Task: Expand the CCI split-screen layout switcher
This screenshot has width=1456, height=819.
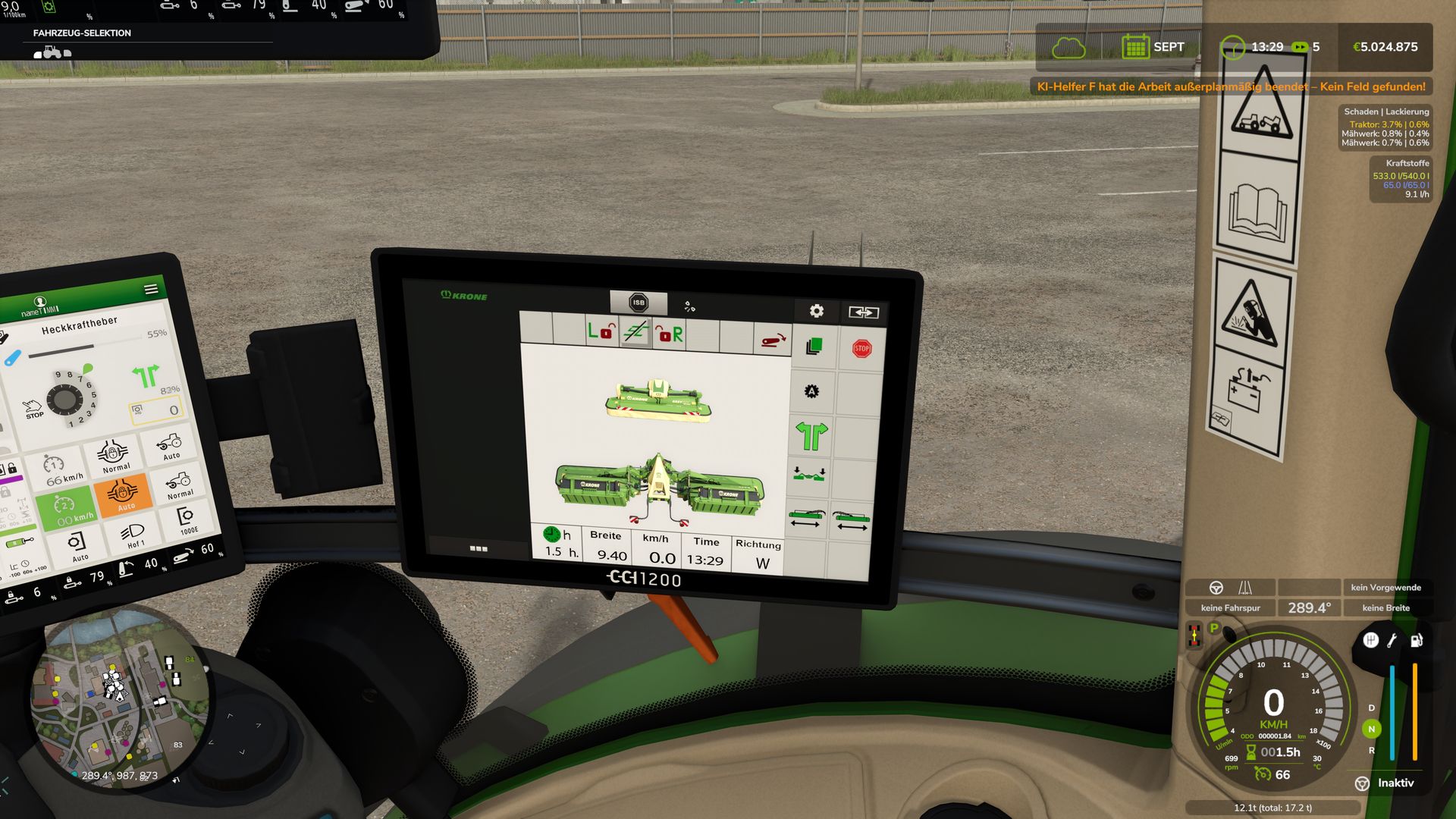Action: [x=864, y=312]
